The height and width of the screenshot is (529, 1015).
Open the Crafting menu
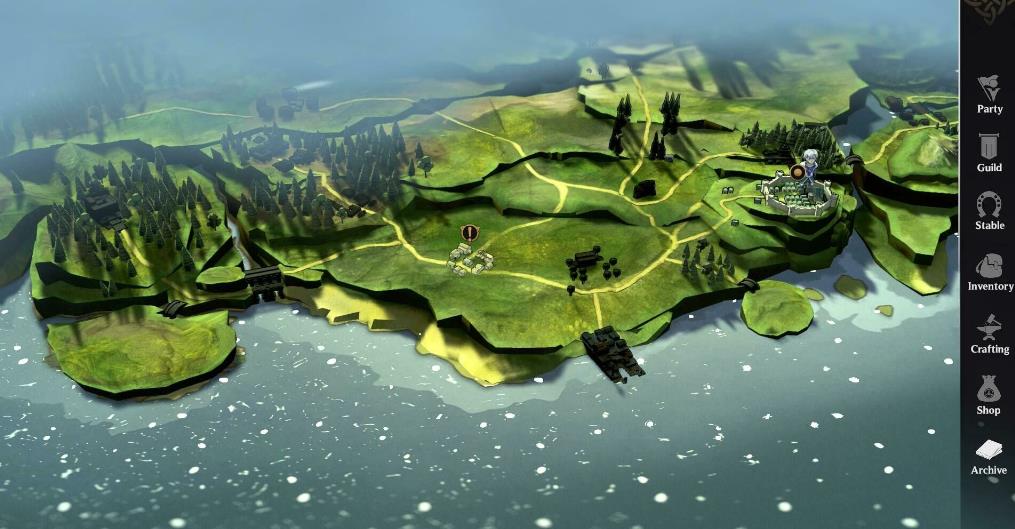989,332
